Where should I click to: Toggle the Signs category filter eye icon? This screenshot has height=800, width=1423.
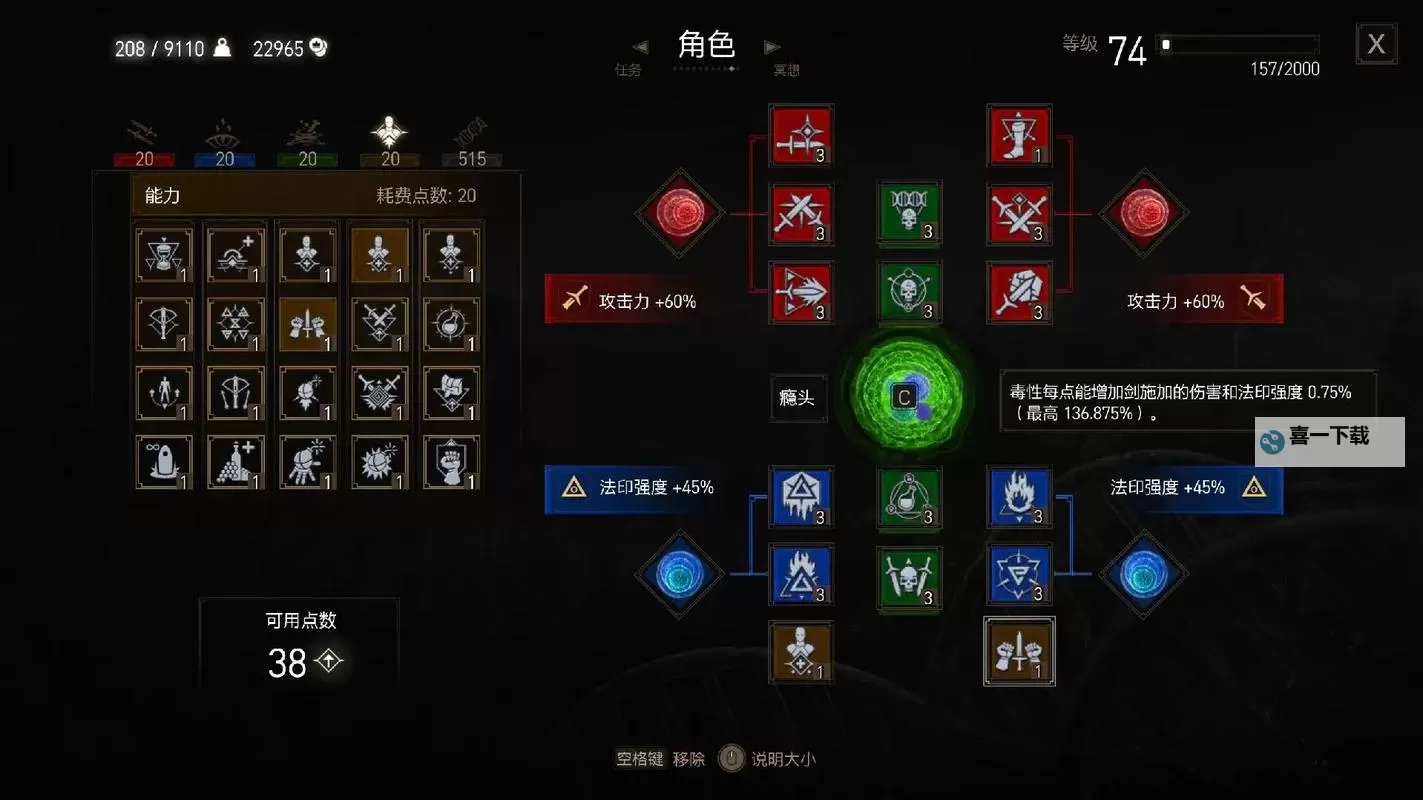(x=224, y=140)
